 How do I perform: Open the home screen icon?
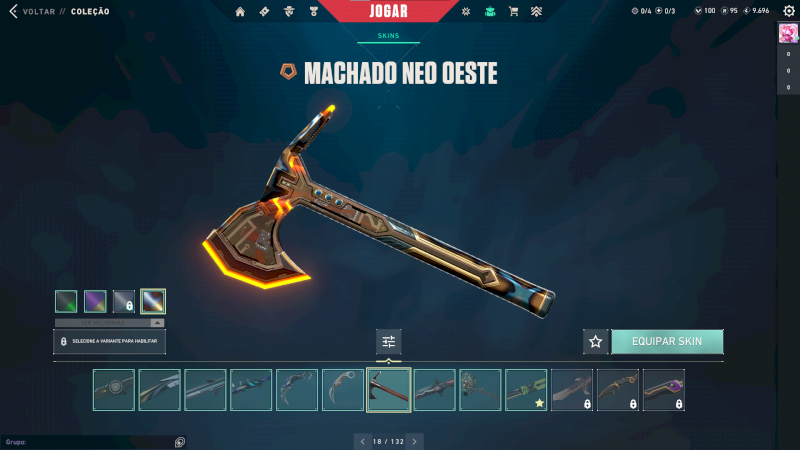coord(240,11)
